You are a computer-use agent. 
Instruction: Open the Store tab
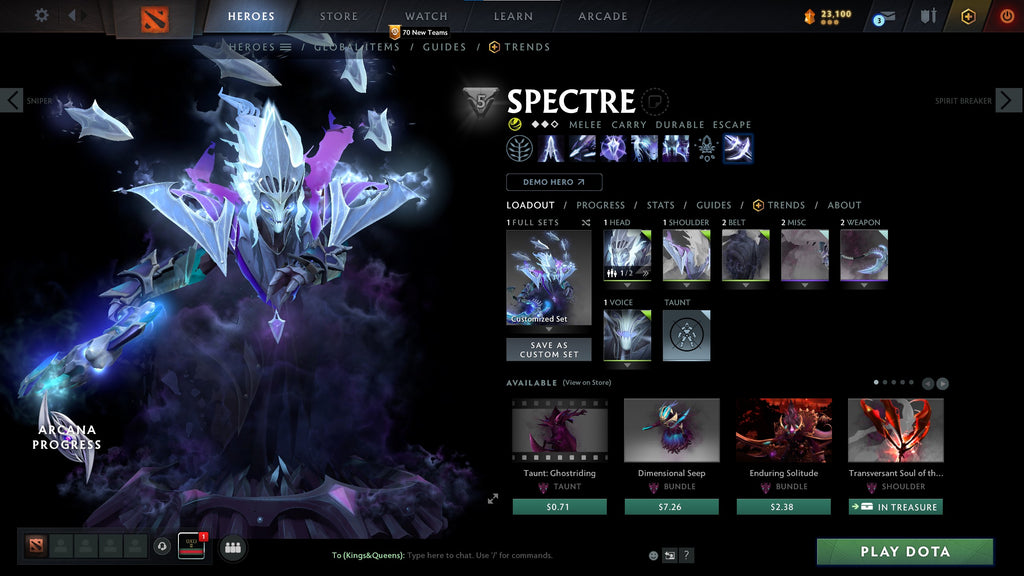338,16
